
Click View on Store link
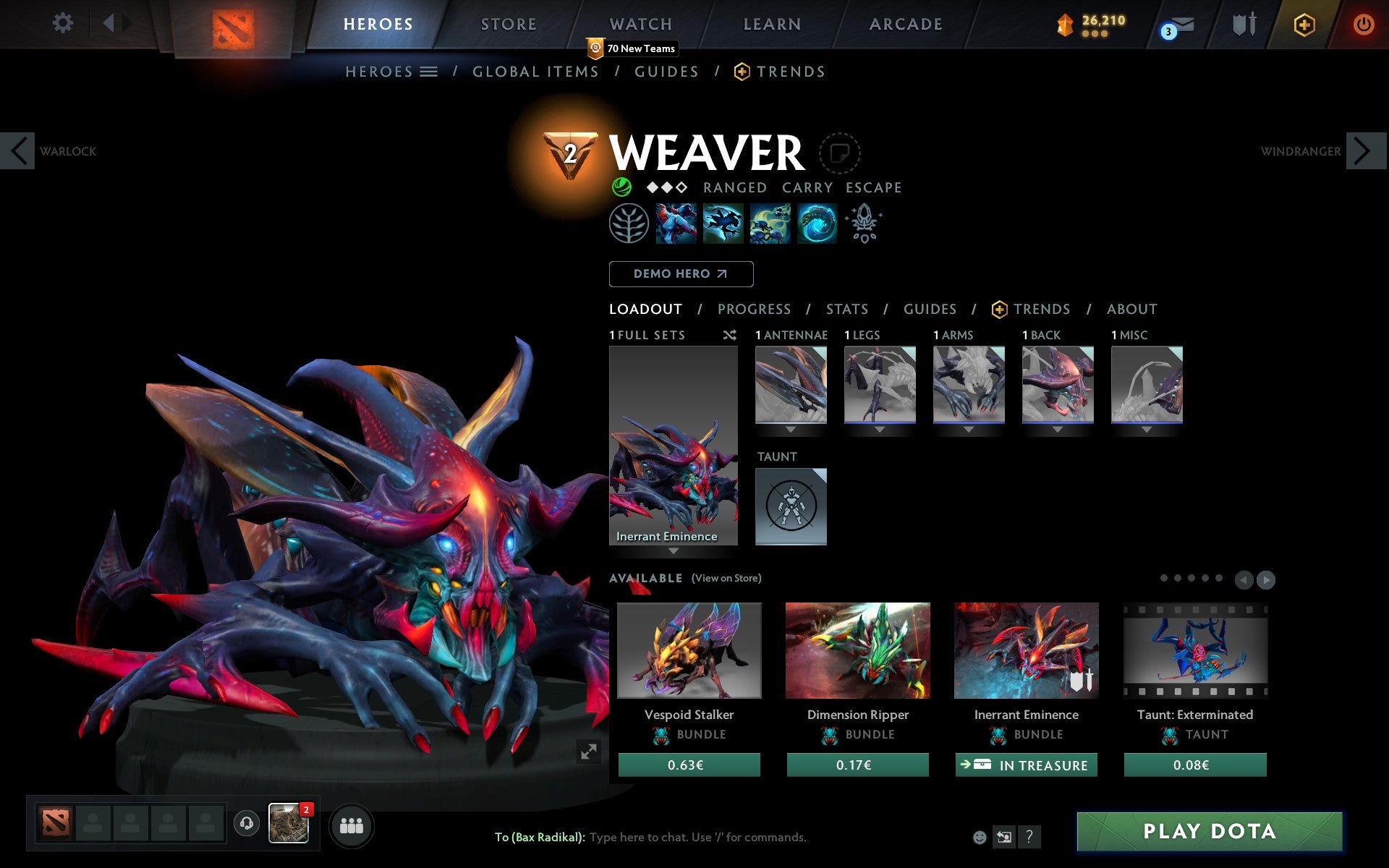[726, 578]
